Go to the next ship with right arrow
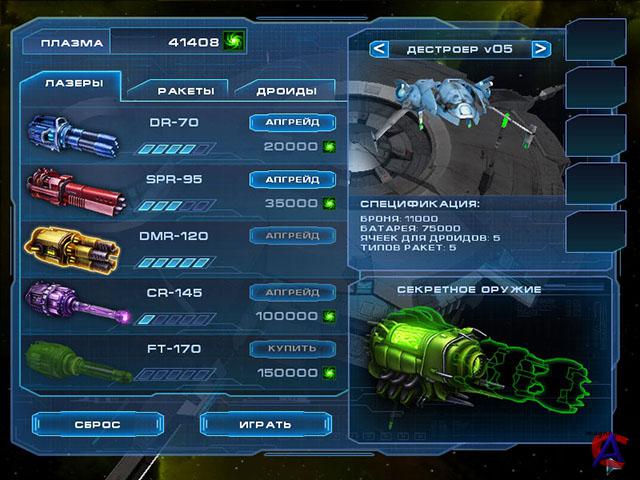This screenshot has width=640, height=480. [540, 48]
